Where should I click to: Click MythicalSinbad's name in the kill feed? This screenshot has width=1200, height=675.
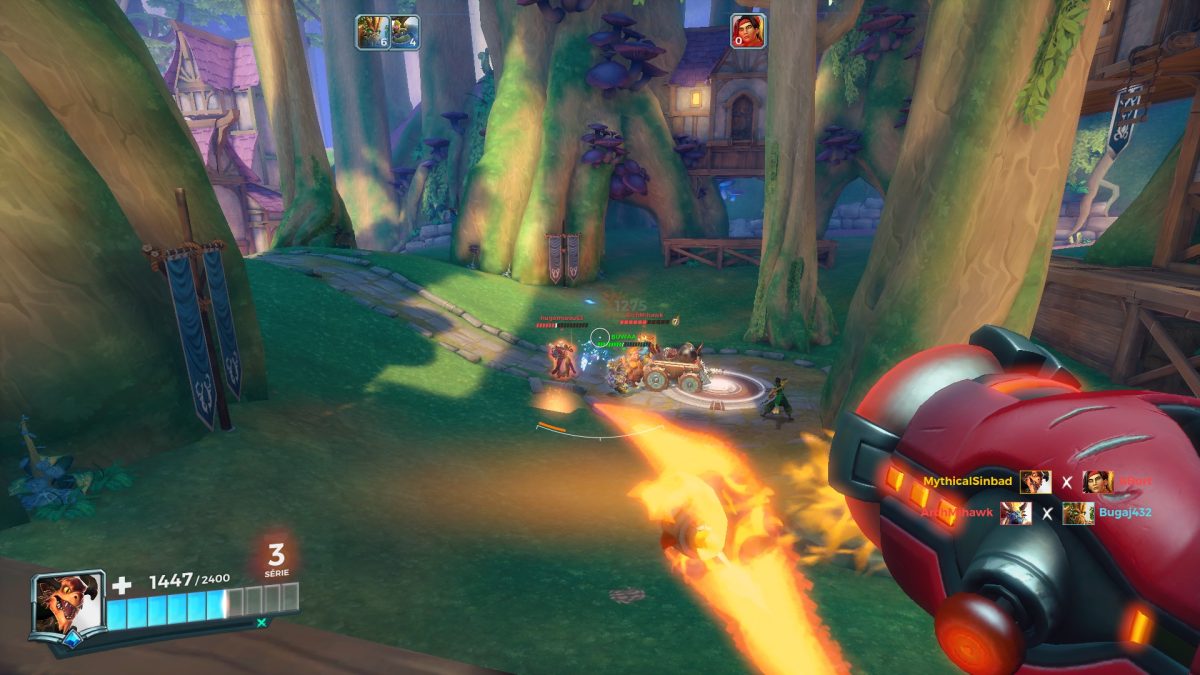tap(967, 482)
